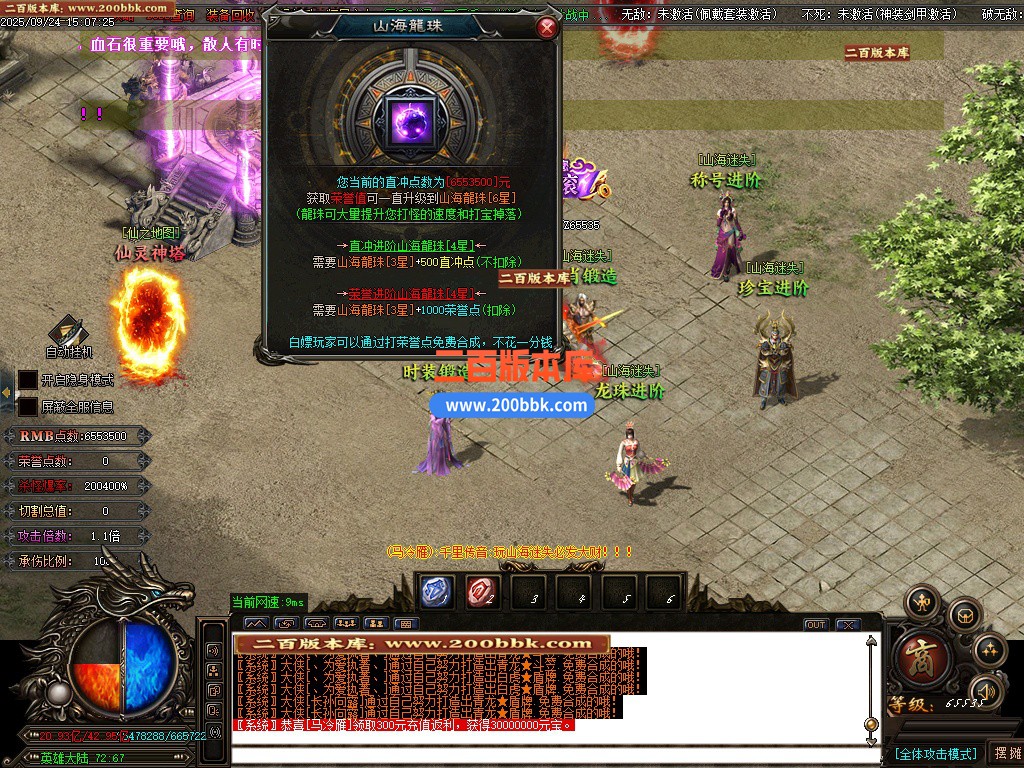Toggle the 开启隐身模式 checkbox
This screenshot has height=768, width=1024.
click(x=28, y=380)
